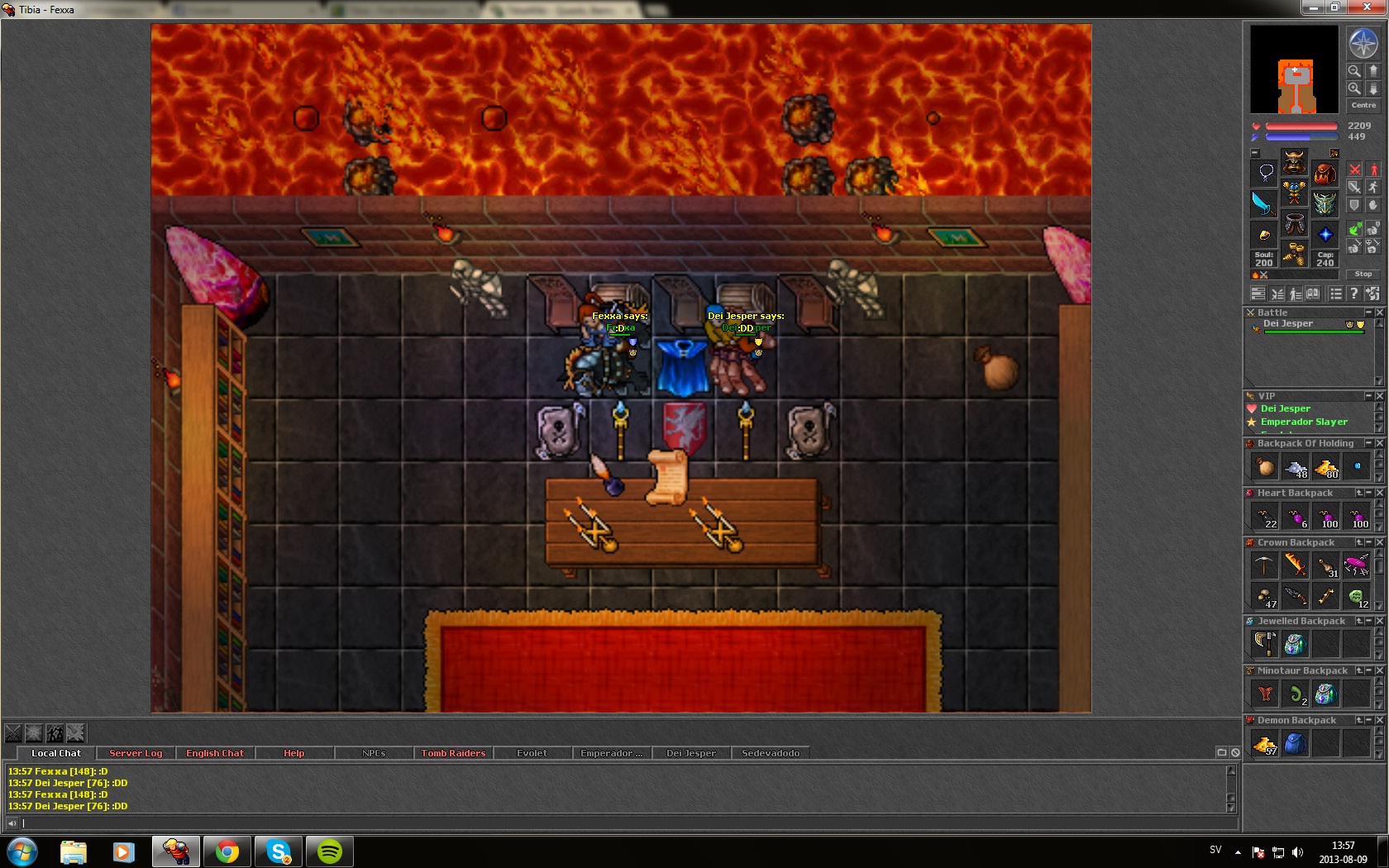Viewport: 1389px width, 868px height.
Task: Select the NPCs chat tab
Action: point(374,753)
